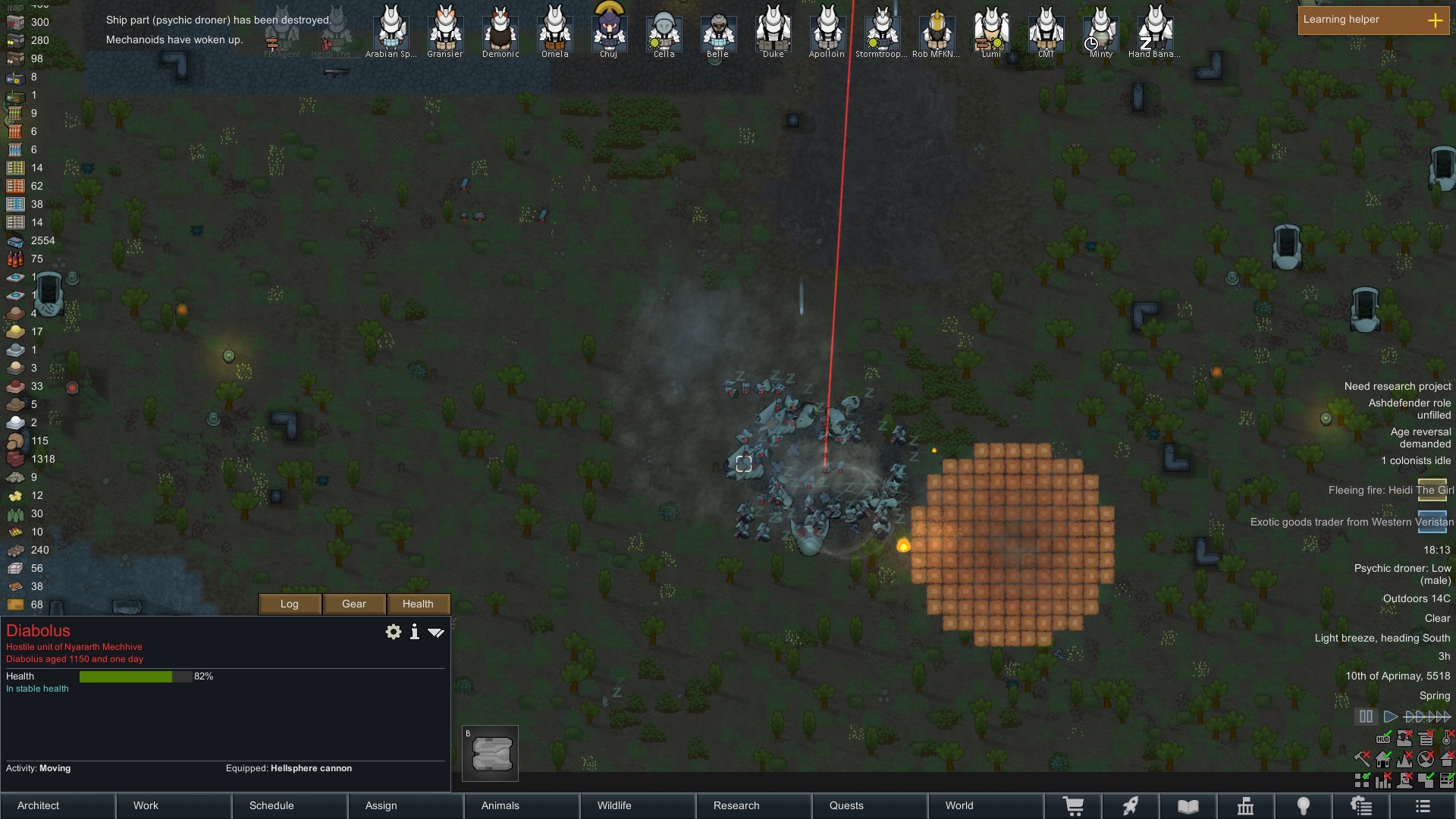This screenshot has width=1456, height=819.
Task: Switch to the Log tab
Action: pyautogui.click(x=290, y=604)
